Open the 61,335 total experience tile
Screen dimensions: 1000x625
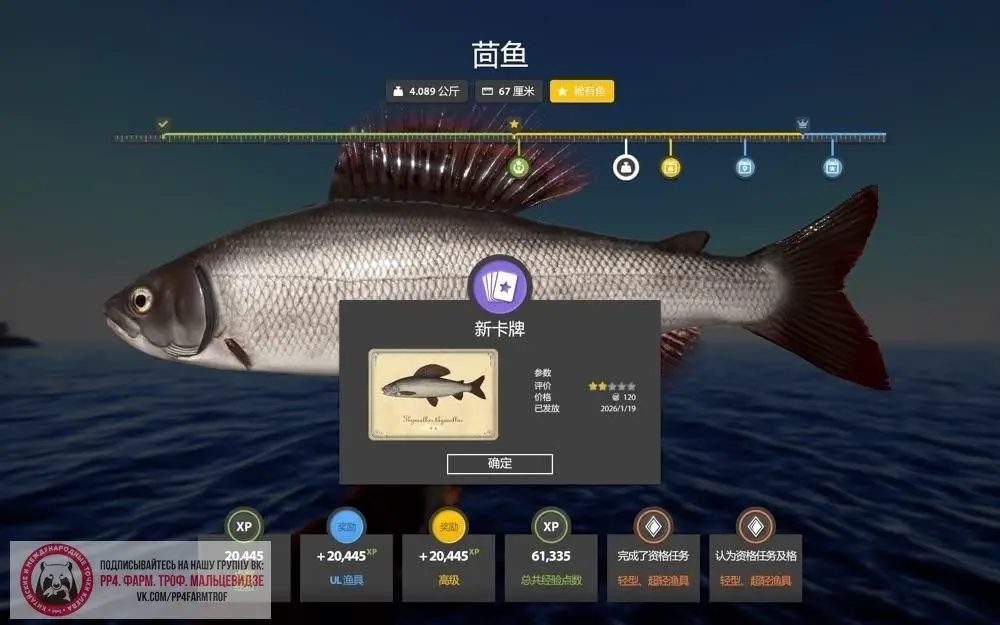coord(550,567)
